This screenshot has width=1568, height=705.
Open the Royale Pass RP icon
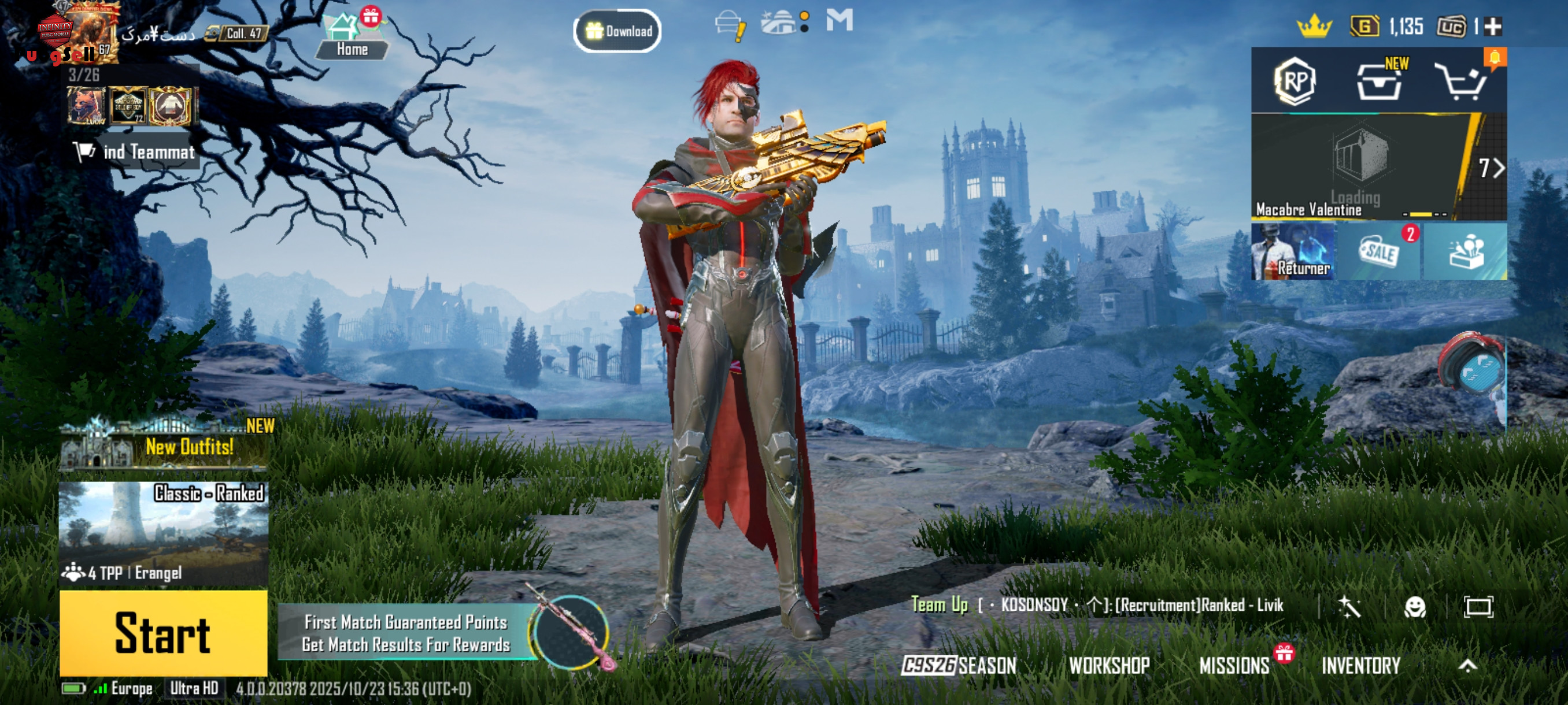click(x=1294, y=81)
